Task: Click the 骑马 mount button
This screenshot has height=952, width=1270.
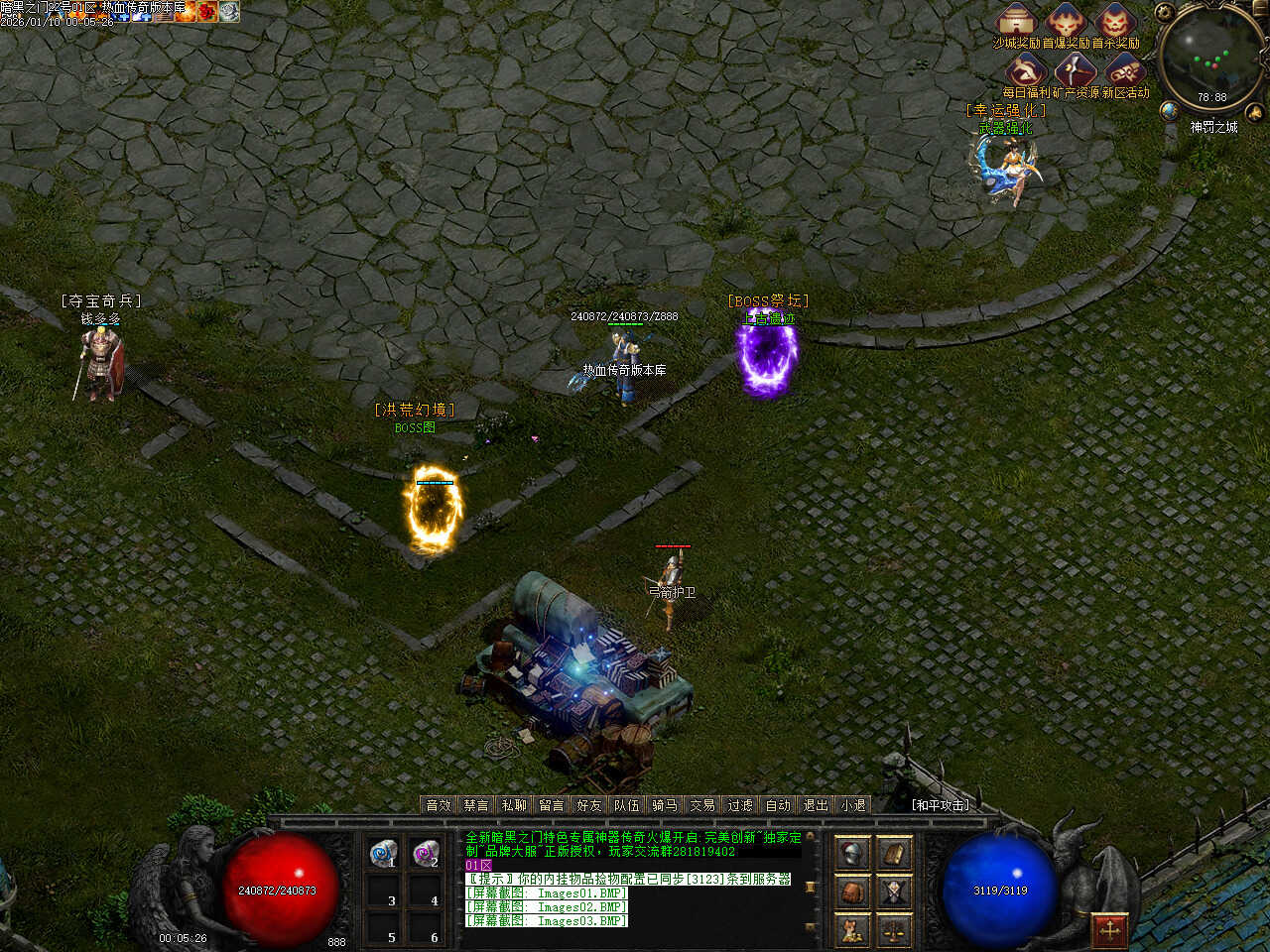Action: [665, 805]
